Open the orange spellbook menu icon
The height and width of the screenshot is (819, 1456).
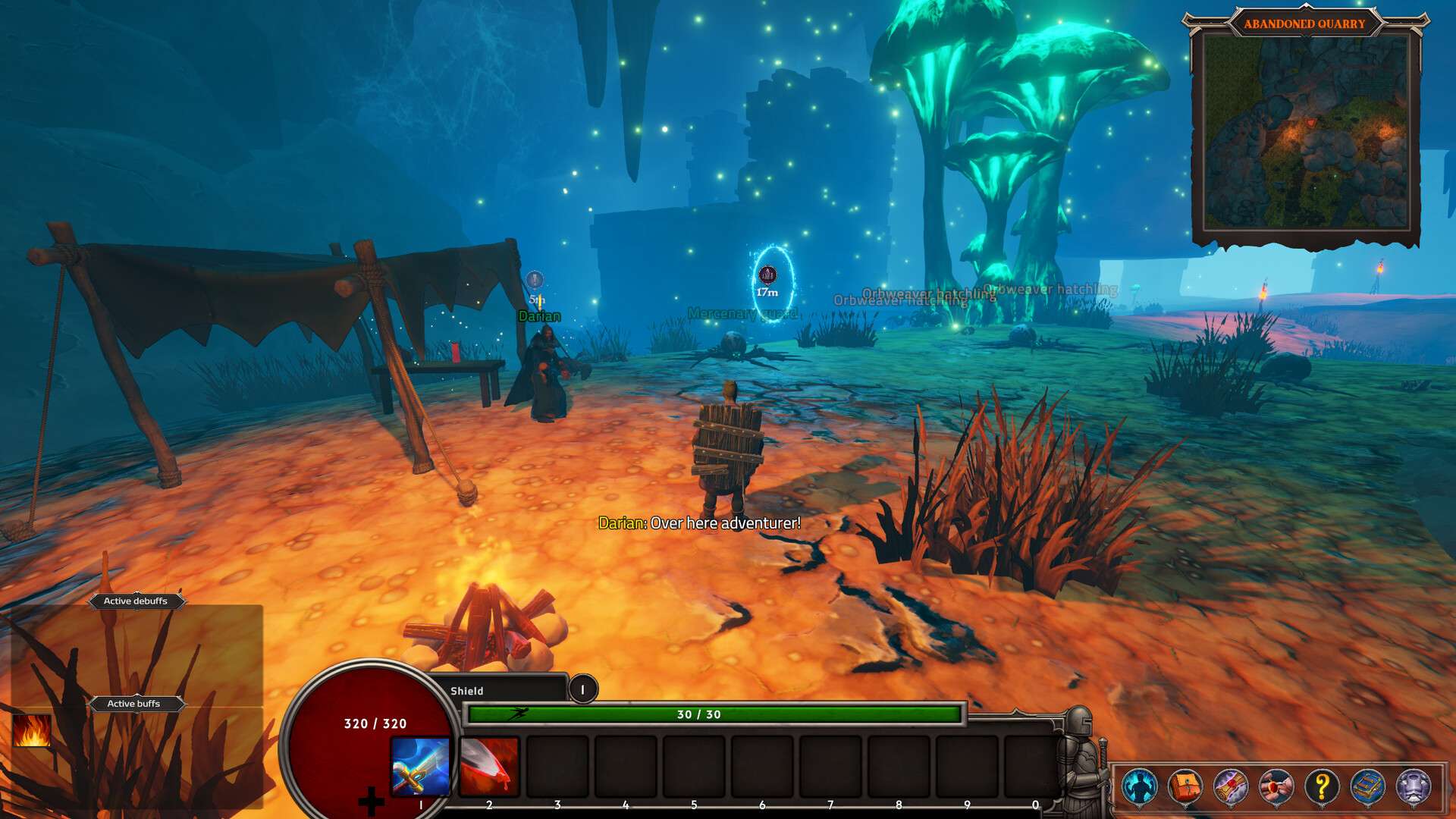[1185, 786]
